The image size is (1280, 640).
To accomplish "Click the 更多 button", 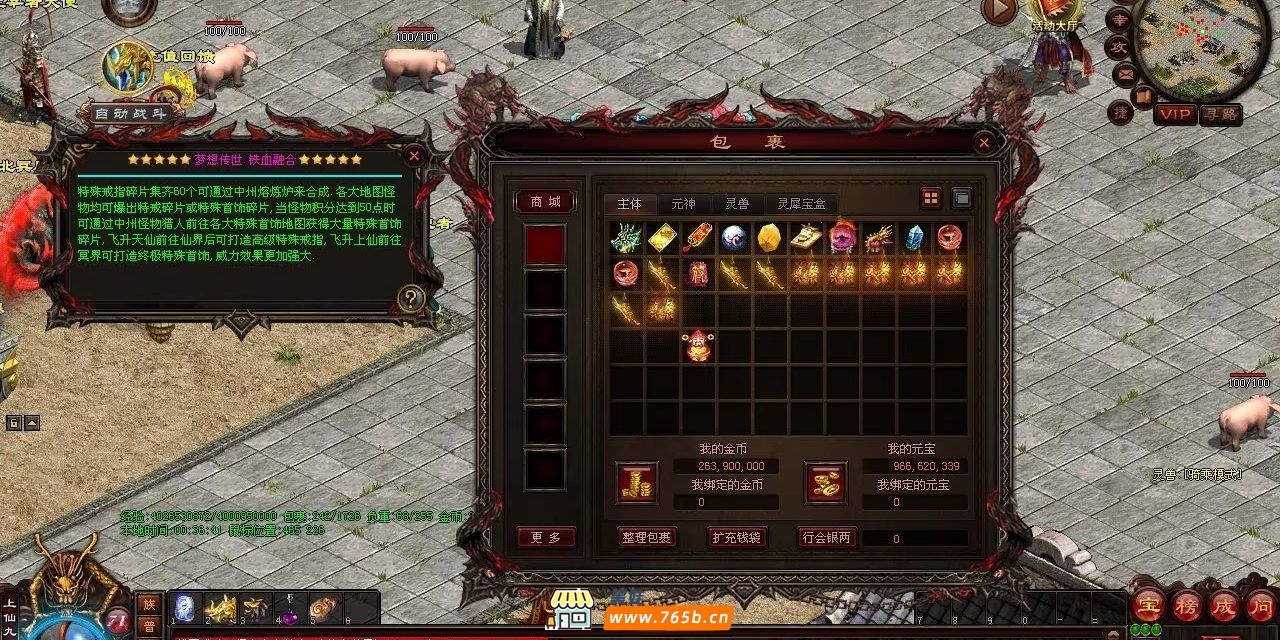I will [546, 537].
